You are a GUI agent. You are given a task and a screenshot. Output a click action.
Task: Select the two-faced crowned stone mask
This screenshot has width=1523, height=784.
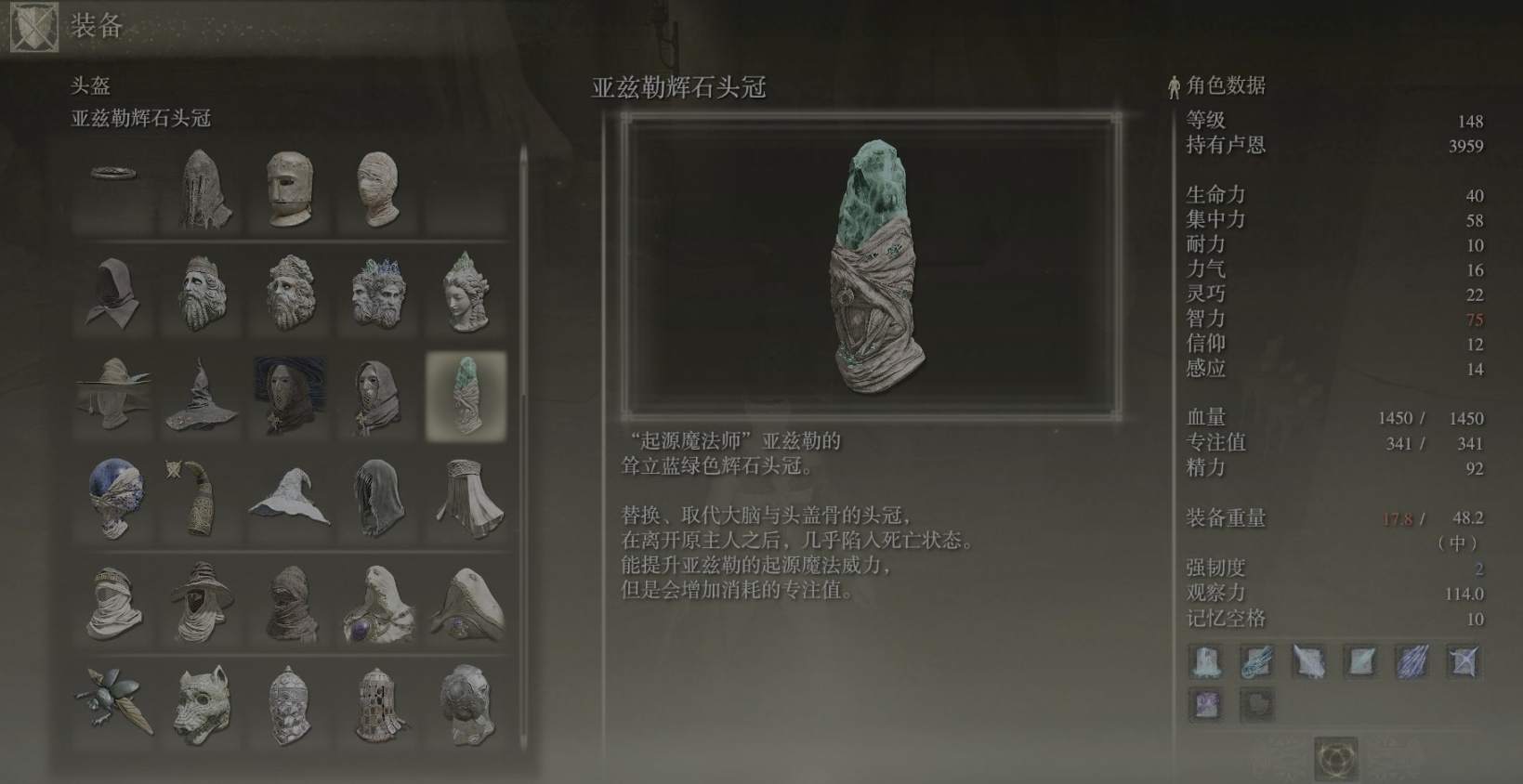(x=379, y=293)
